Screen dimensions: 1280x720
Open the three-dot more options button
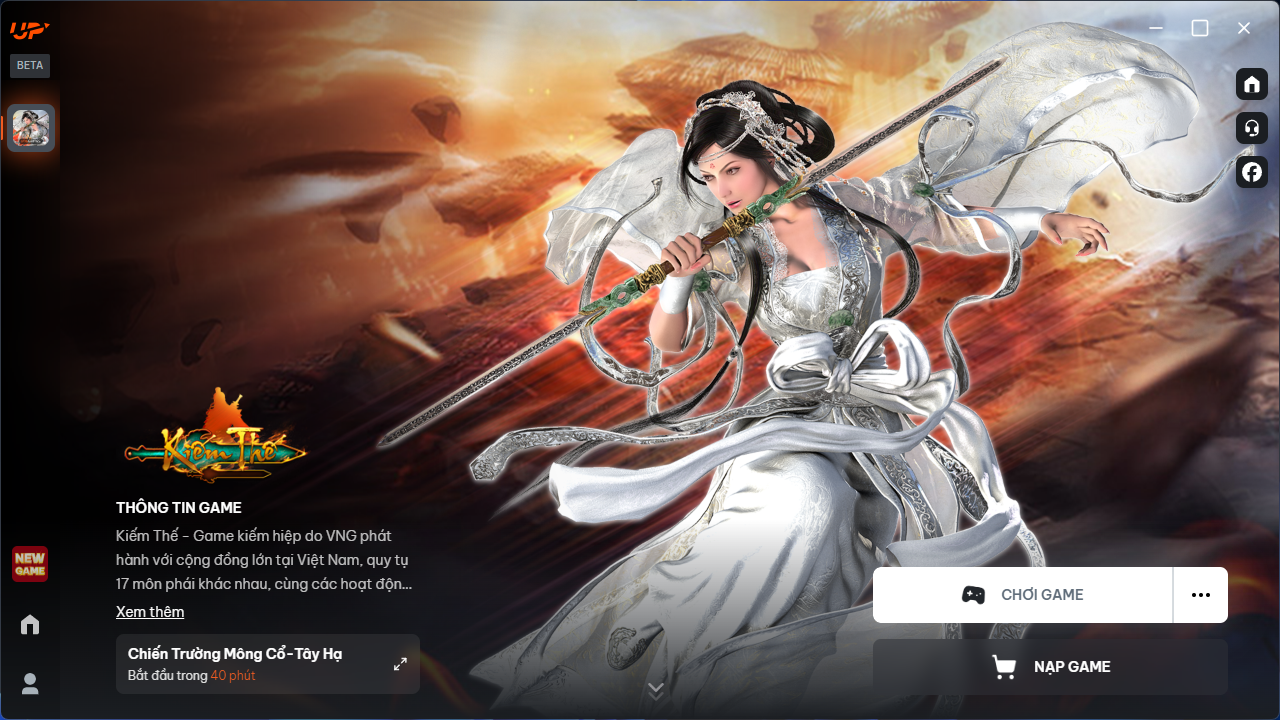coord(1201,595)
